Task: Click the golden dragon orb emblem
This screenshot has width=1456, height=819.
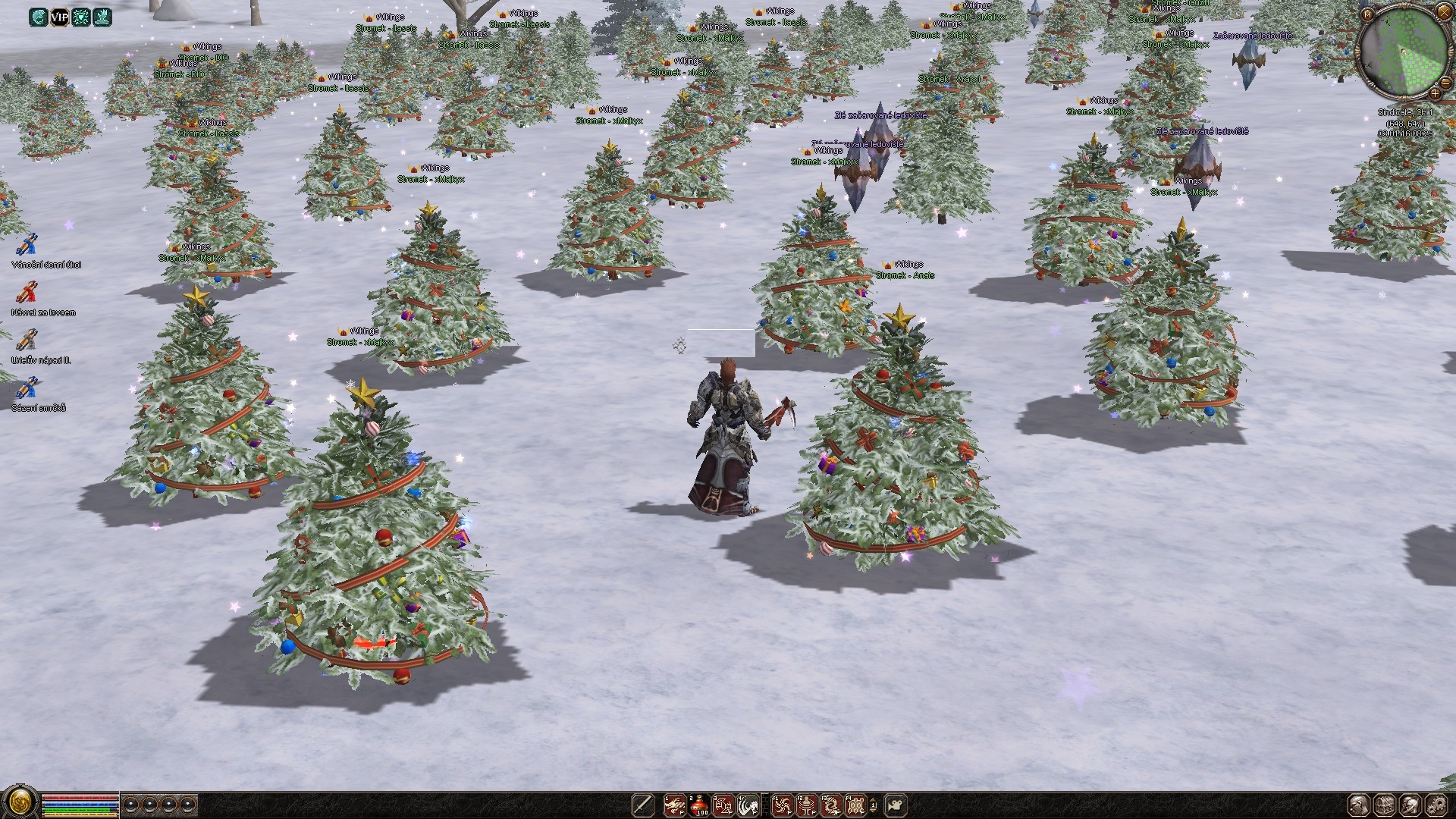Action: tap(20, 802)
